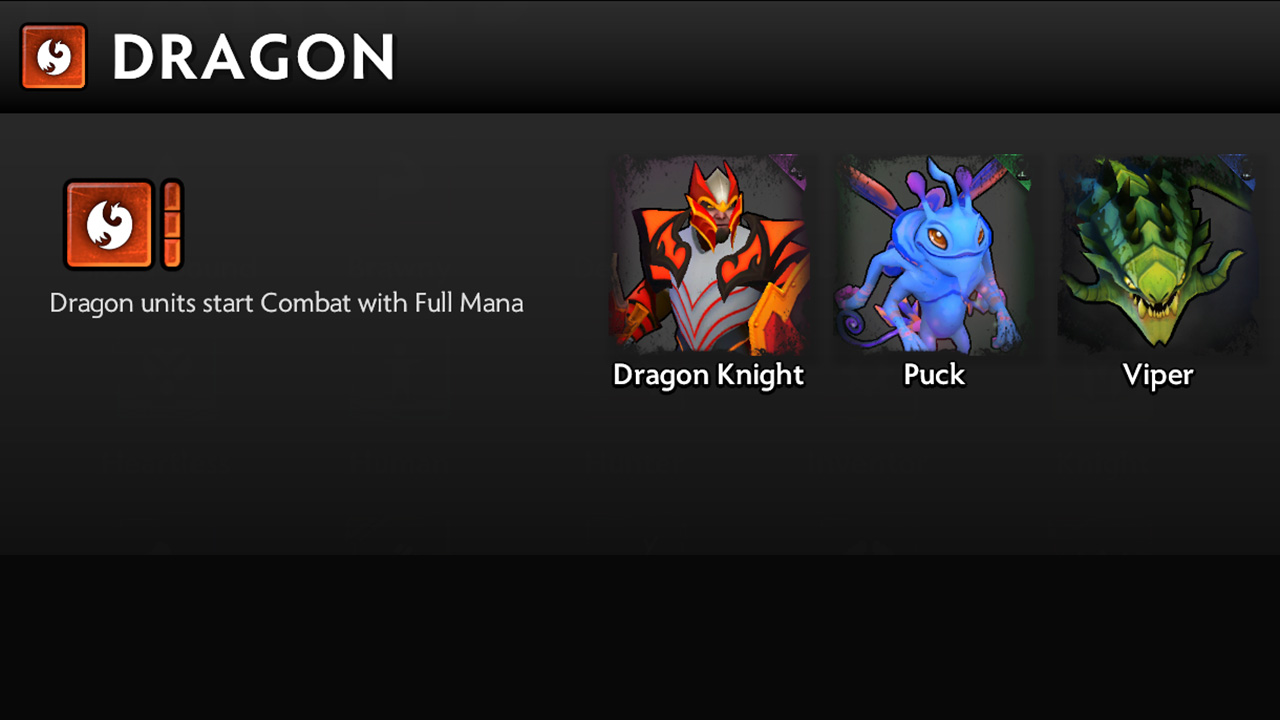
Task: Select the "Dragon Knight" name label
Action: coord(708,375)
